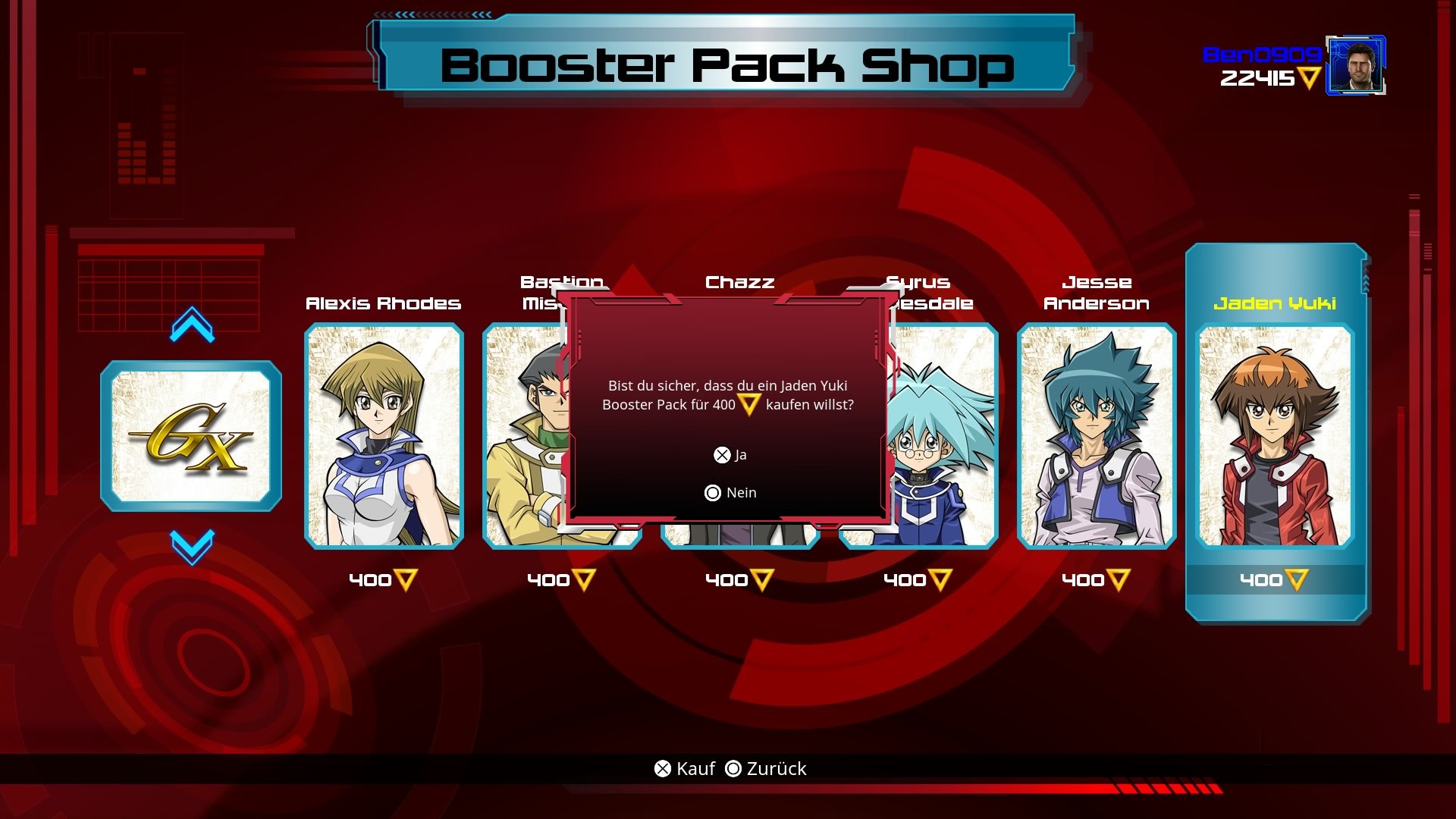Click the X button icon next to Ja
This screenshot has width=1456, height=819.
pyautogui.click(x=721, y=455)
